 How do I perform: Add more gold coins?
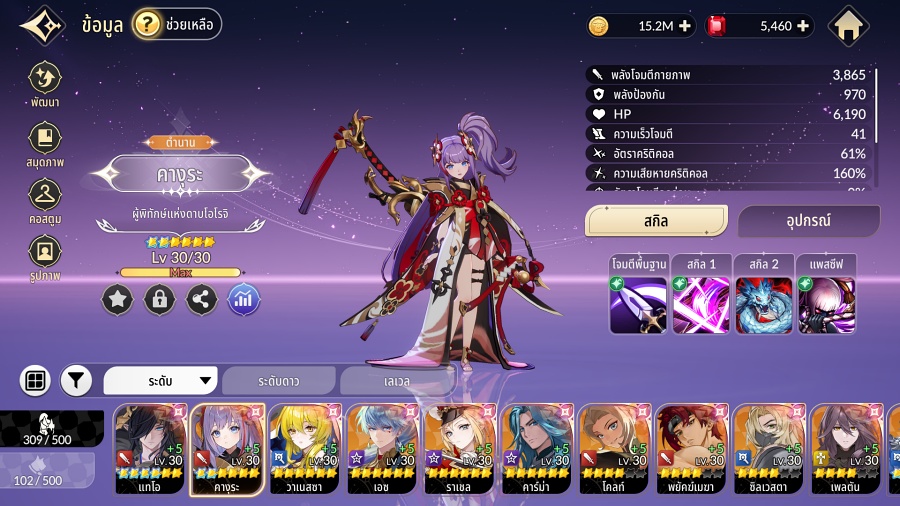[x=685, y=27]
